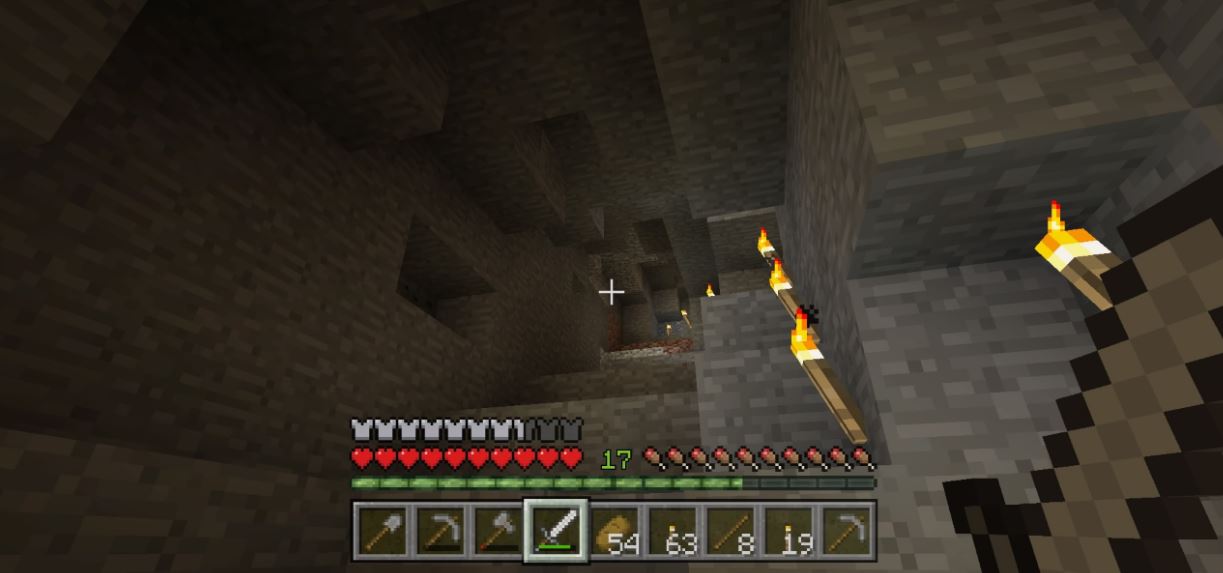Screen dimensions: 1223x573
Task: Select the stack of 8 sticks
Action: coord(730,530)
